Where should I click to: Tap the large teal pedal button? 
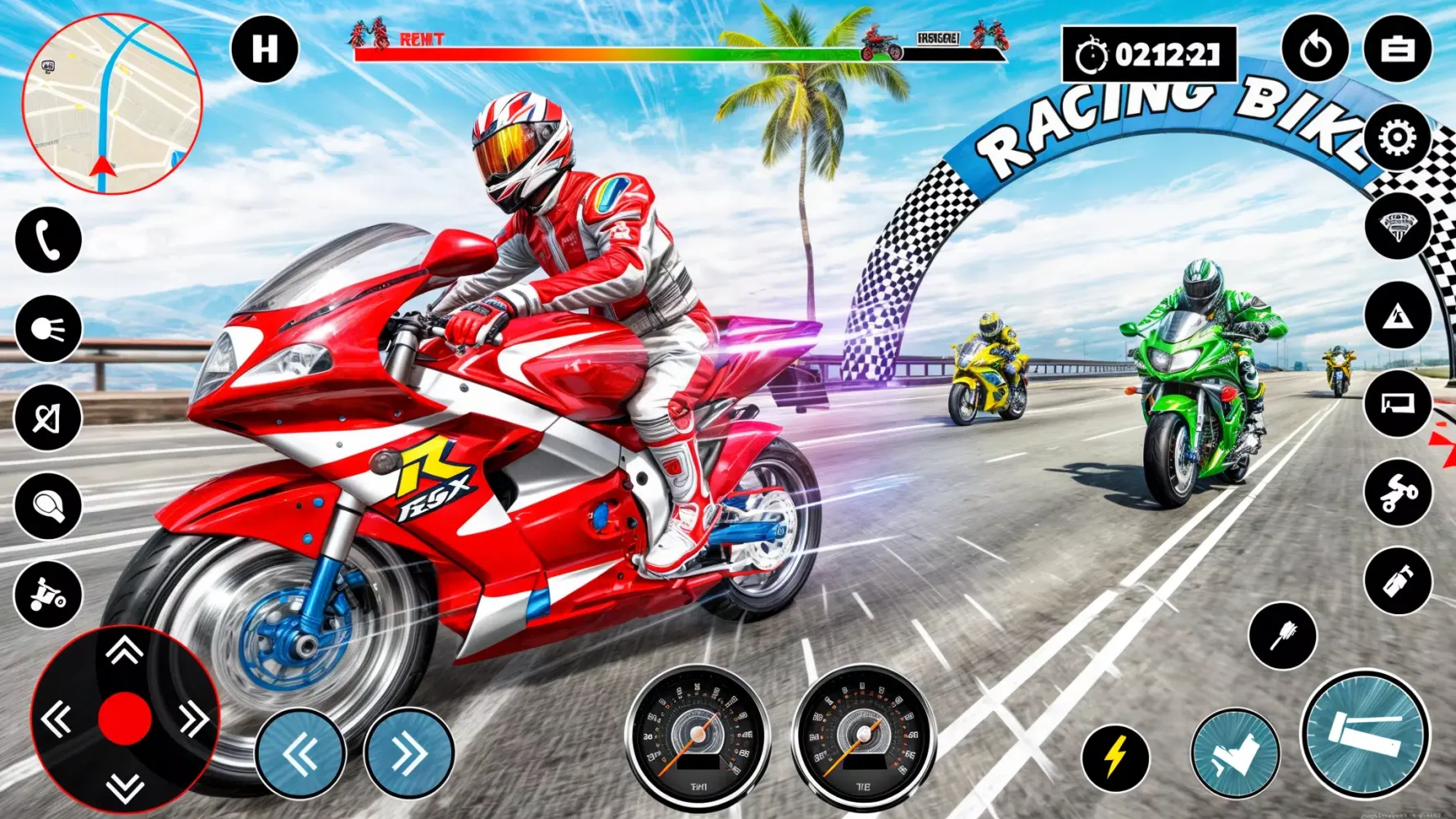click(x=1364, y=735)
